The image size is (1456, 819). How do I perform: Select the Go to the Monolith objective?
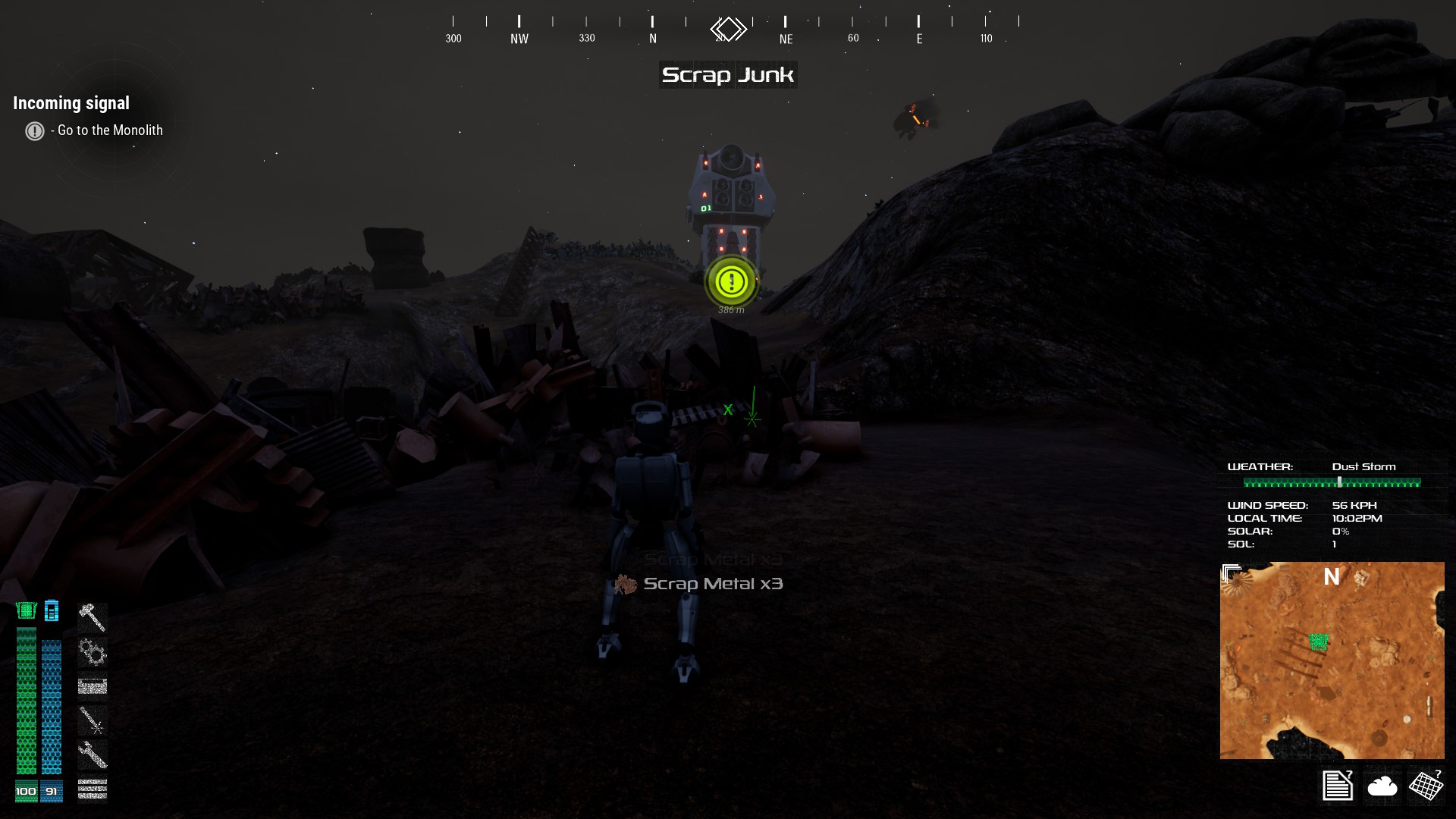tap(110, 130)
